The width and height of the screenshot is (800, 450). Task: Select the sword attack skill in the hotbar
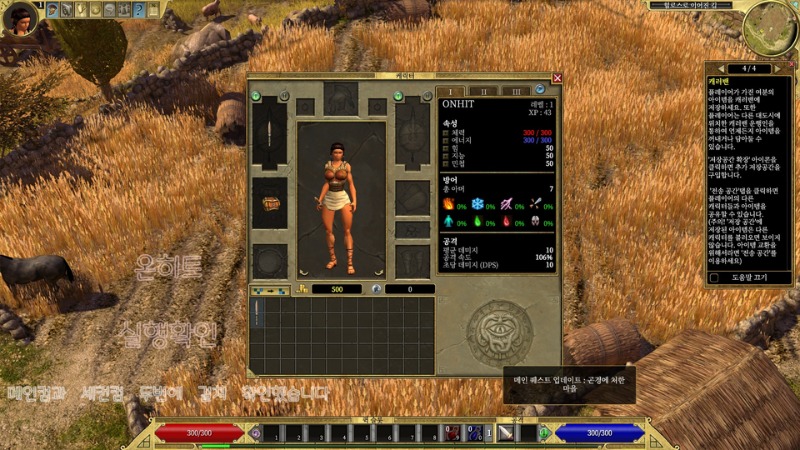point(506,432)
